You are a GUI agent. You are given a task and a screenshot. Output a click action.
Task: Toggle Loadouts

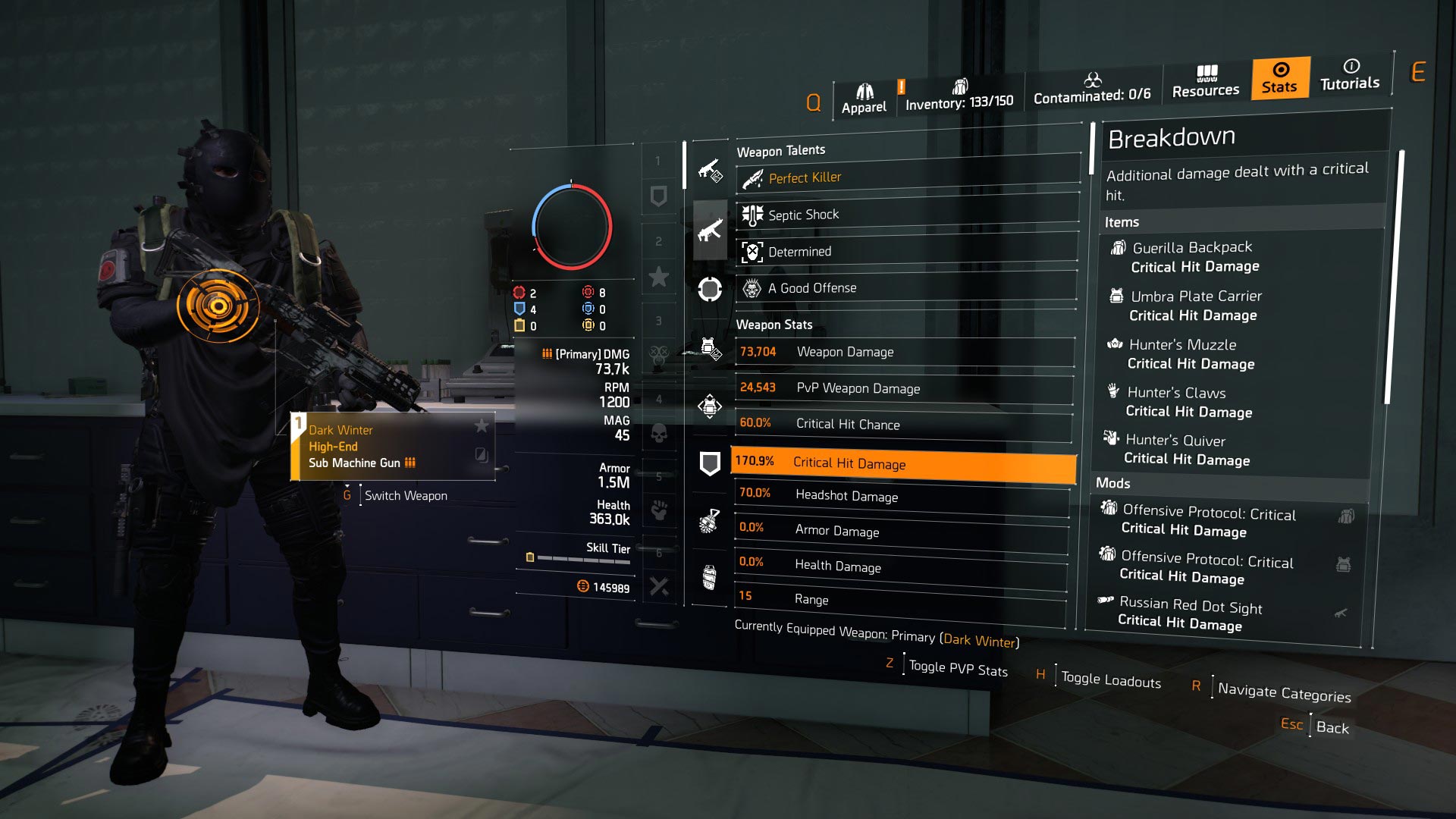[1109, 680]
